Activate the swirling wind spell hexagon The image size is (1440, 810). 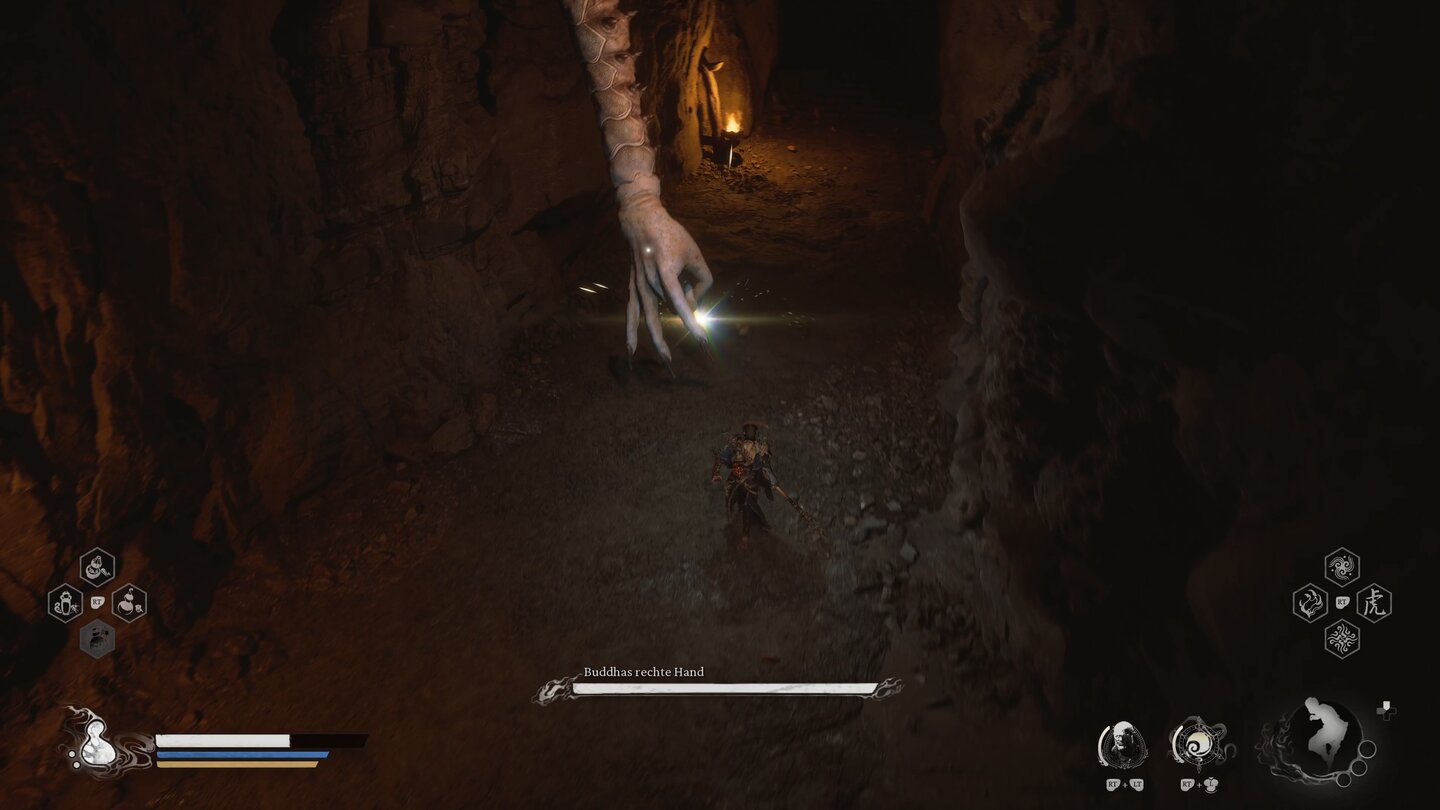tap(1342, 567)
